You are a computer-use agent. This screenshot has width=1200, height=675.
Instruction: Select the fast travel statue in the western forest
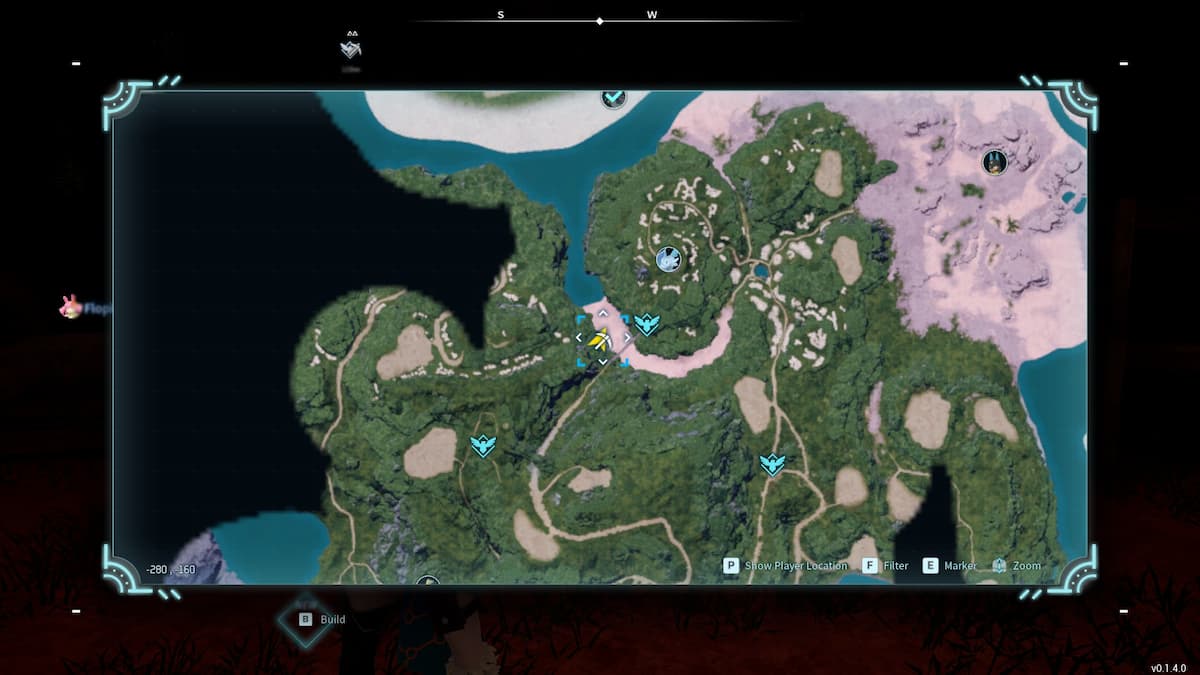[x=483, y=446]
